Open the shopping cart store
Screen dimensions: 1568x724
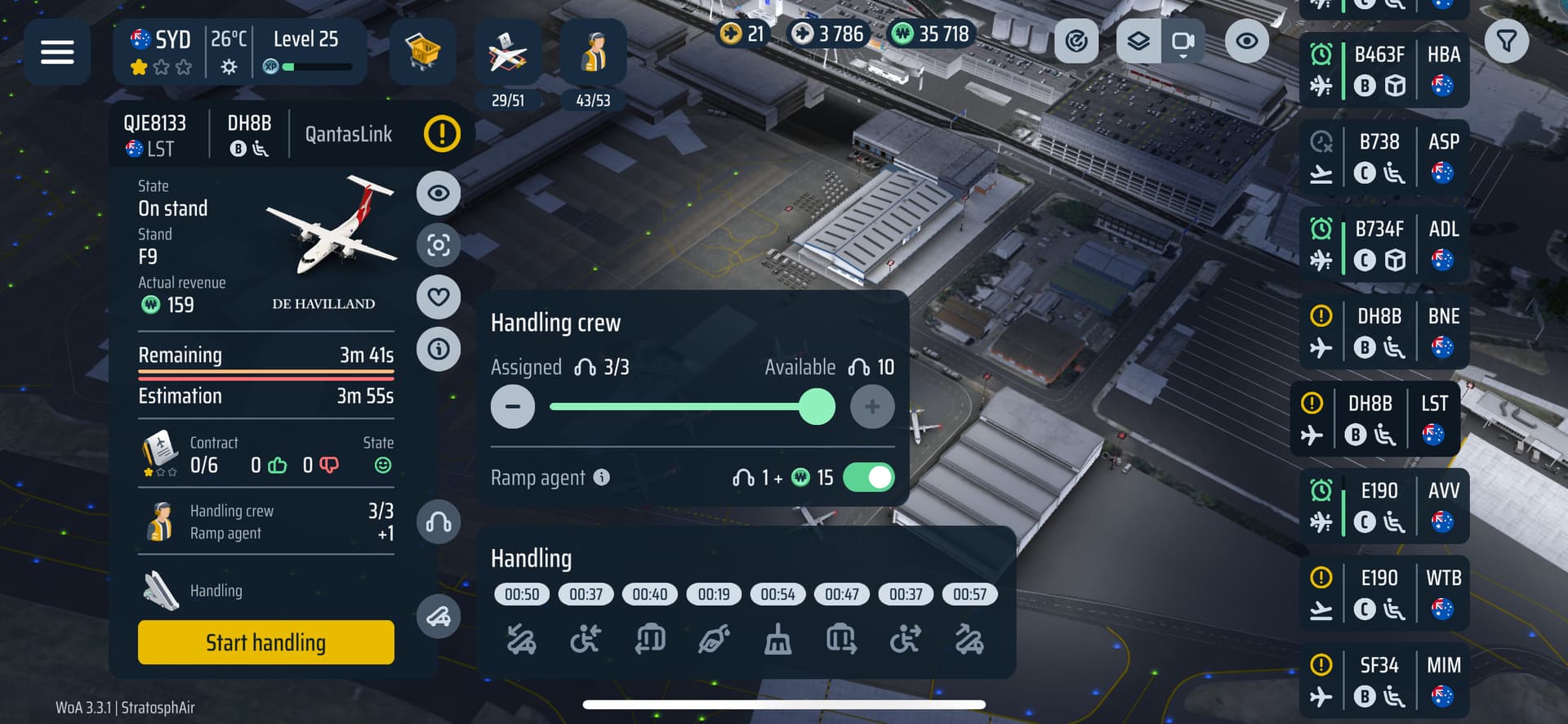coord(422,52)
